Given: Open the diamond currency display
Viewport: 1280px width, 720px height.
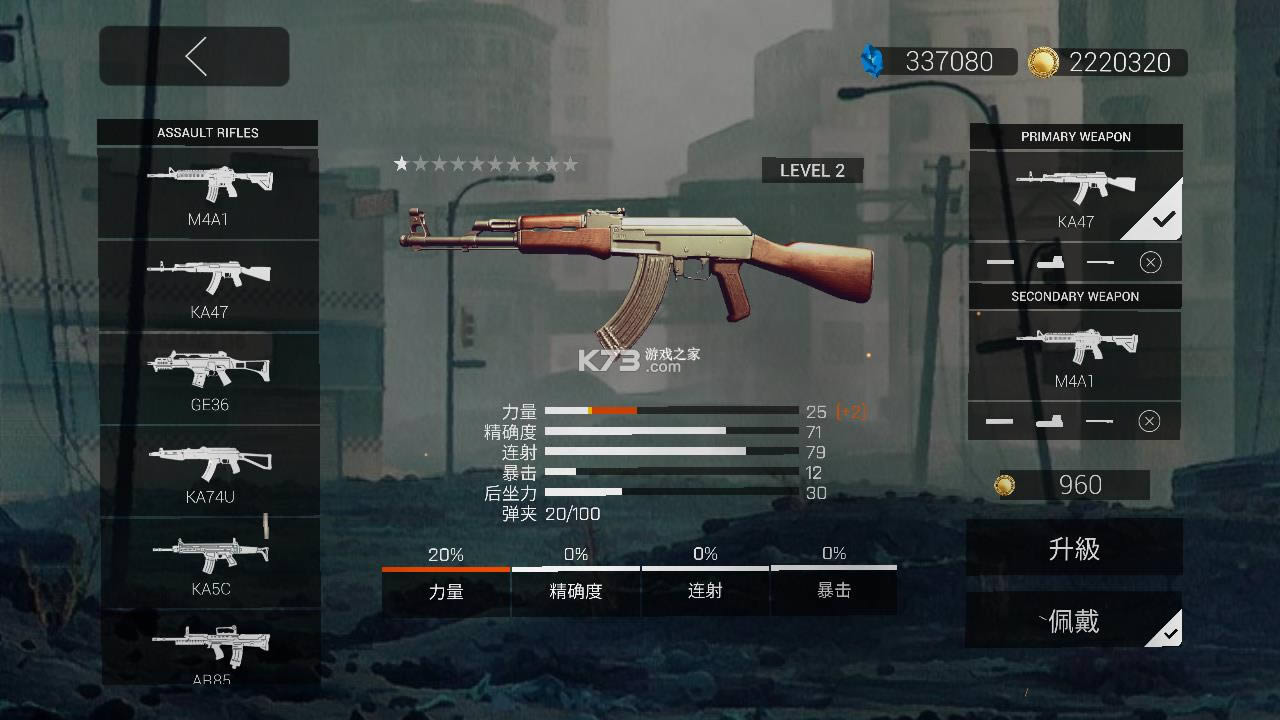Looking at the screenshot, I should point(938,62).
